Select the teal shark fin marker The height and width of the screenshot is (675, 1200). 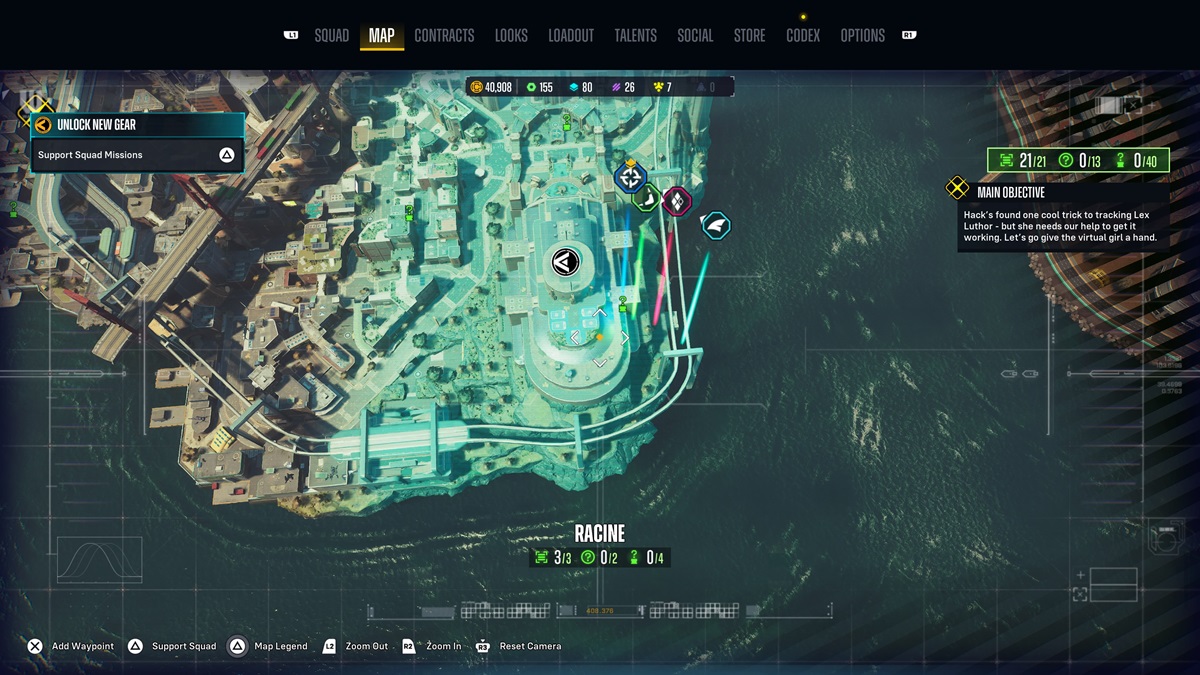716,226
